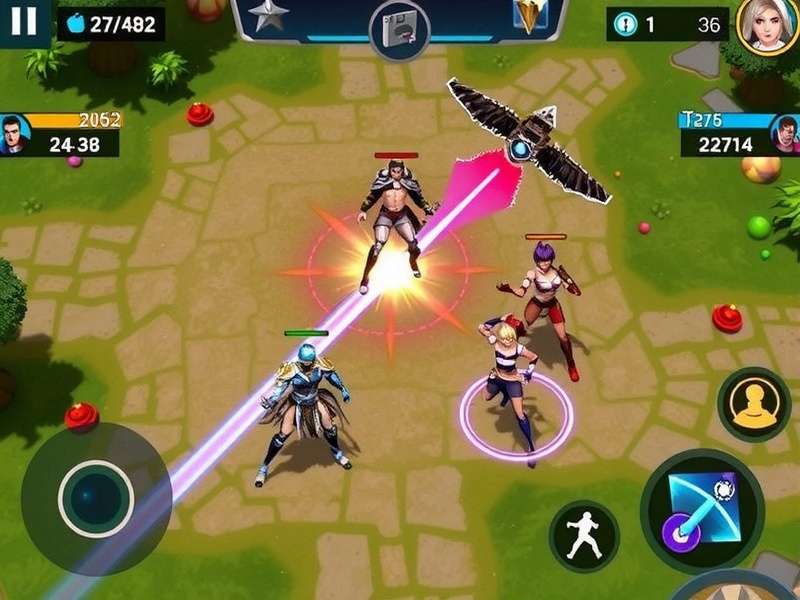The width and height of the screenshot is (800, 600).
Task: Select the T275 opponent's avatar portrait
Action: [x=786, y=134]
